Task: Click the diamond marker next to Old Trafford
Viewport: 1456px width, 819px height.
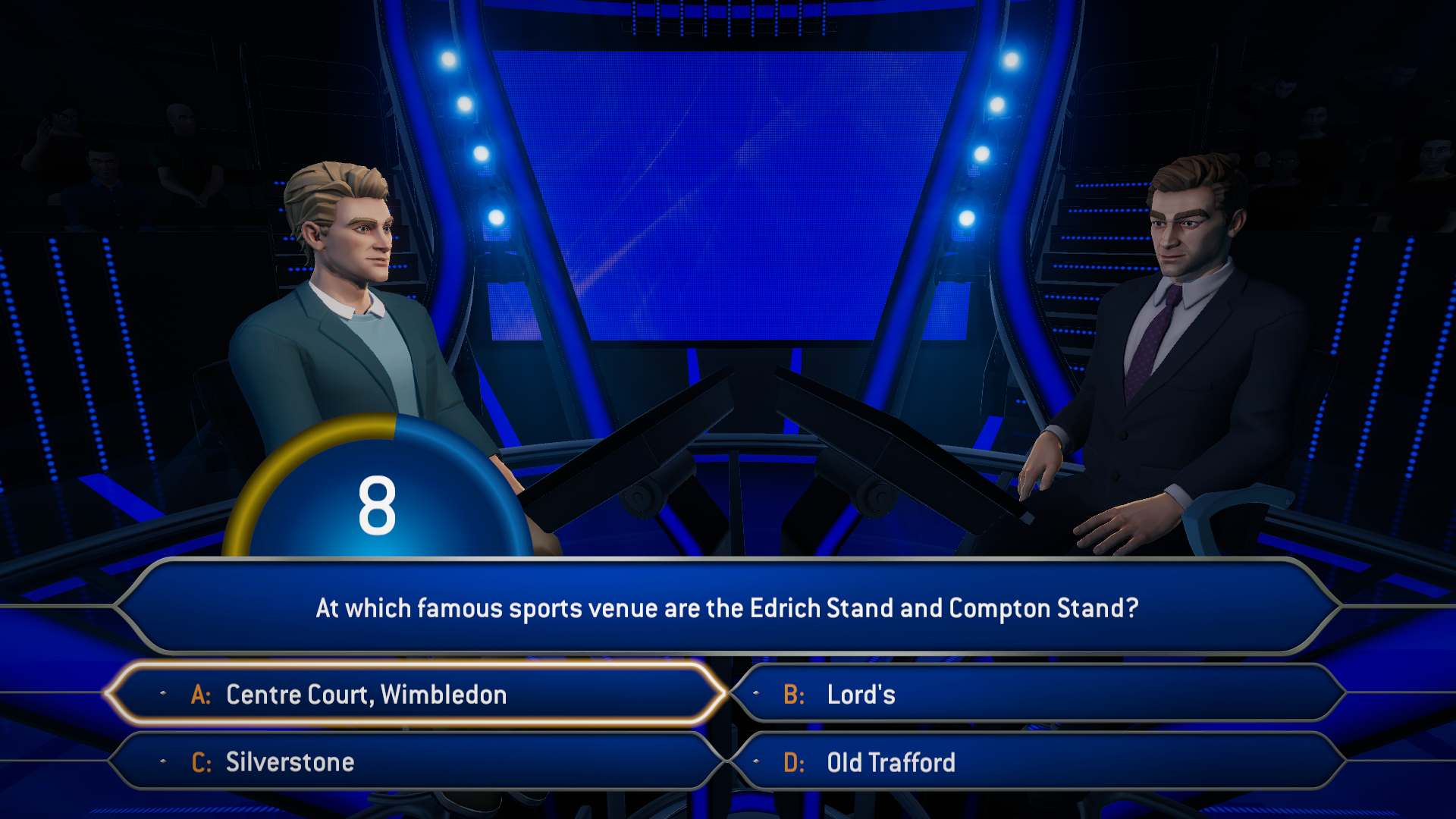Action: [755, 761]
